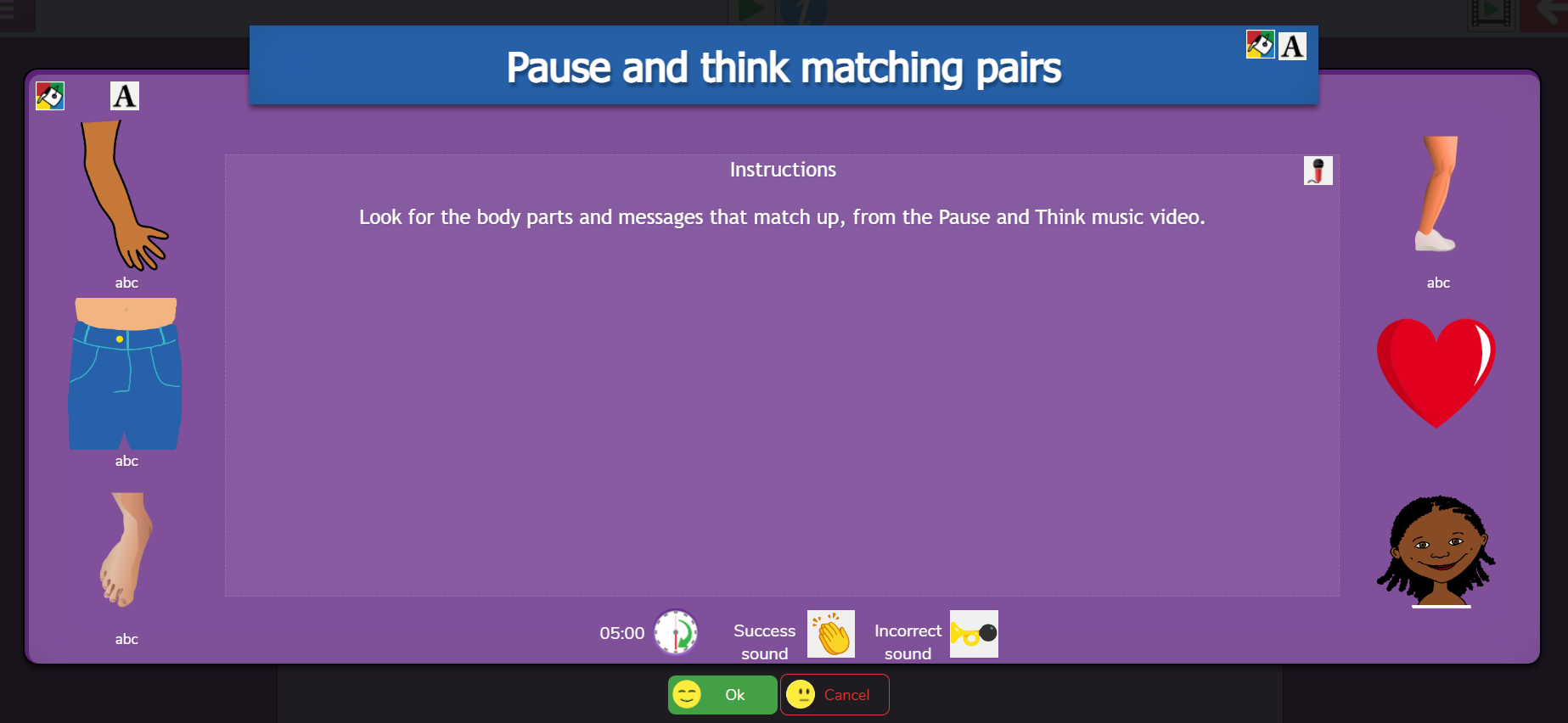Click the clapping hands success sound icon
This screenshot has height=723, width=1568.
pyautogui.click(x=830, y=634)
